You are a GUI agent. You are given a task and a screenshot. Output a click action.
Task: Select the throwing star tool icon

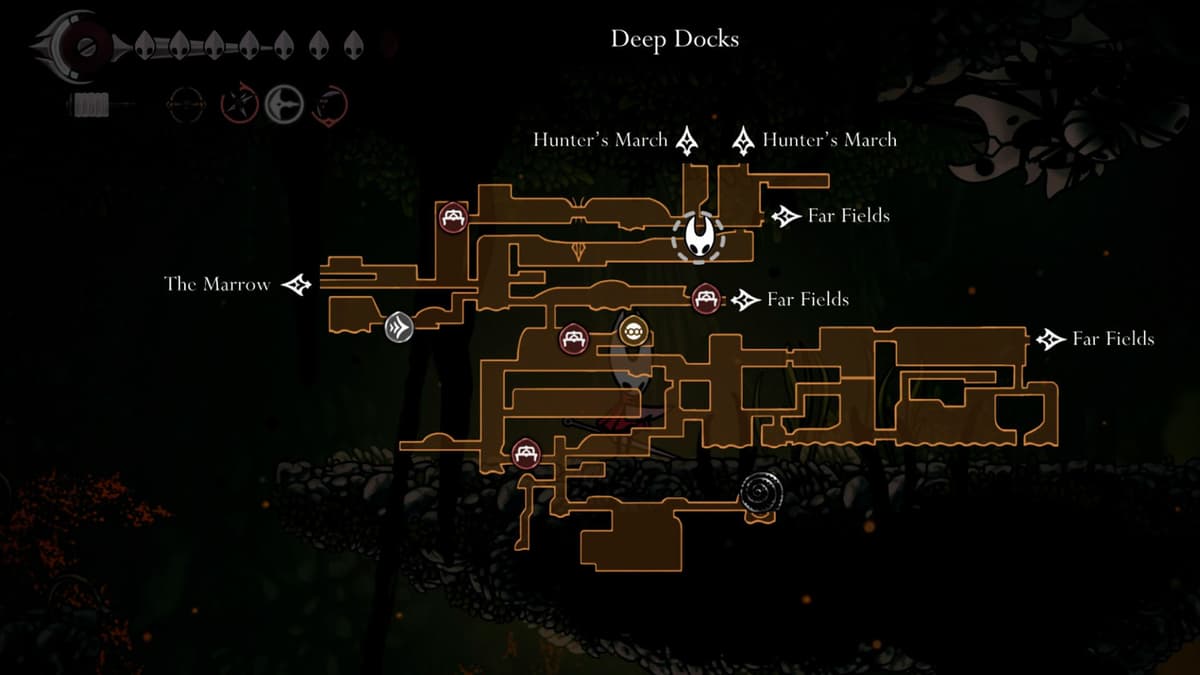pos(238,104)
